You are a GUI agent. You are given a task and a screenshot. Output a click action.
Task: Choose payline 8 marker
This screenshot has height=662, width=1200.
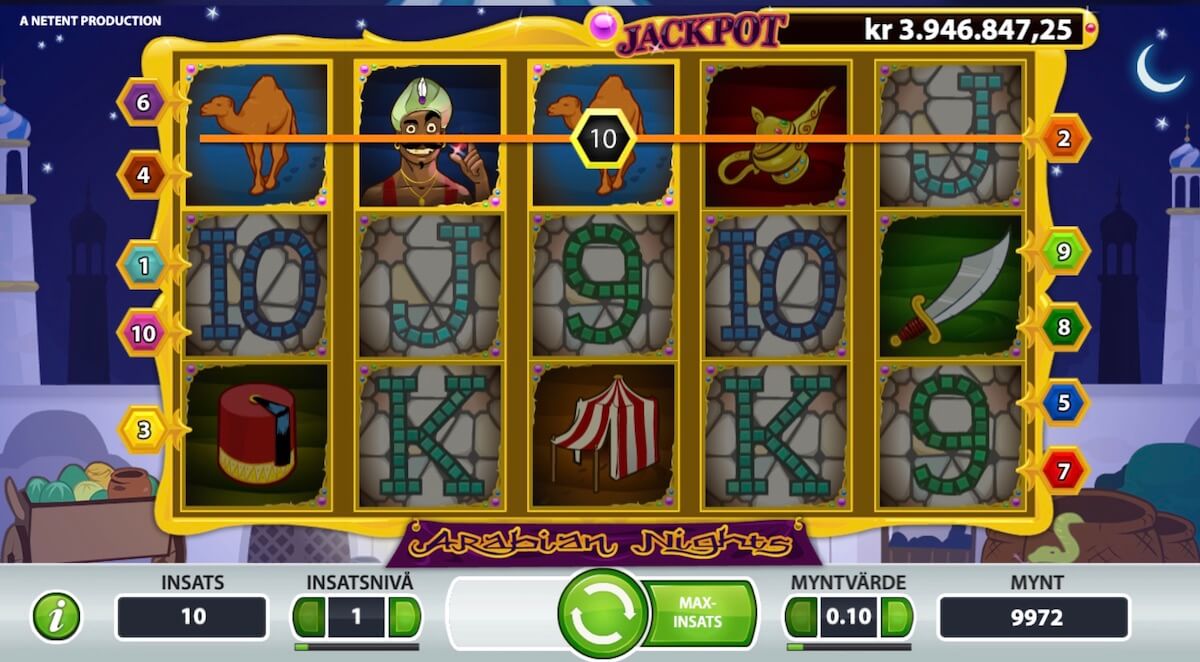(1064, 326)
